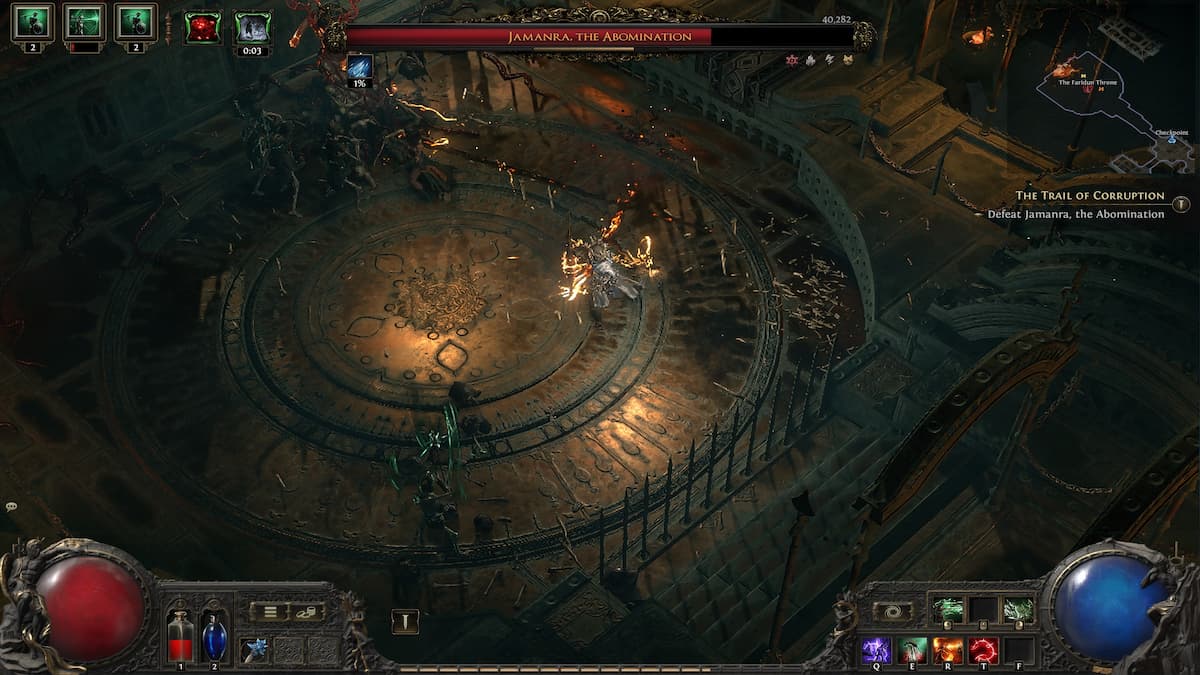Activate the fiery orange skill on R

(x=947, y=650)
